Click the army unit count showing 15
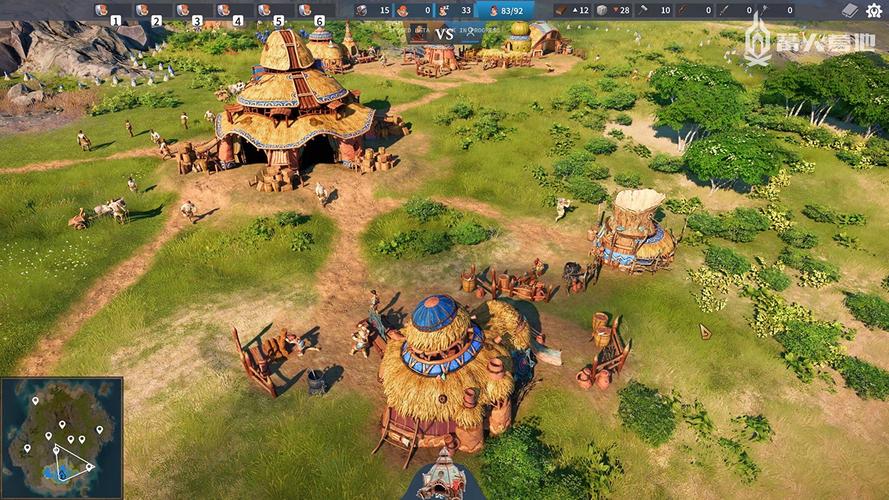889x500 pixels. (374, 10)
